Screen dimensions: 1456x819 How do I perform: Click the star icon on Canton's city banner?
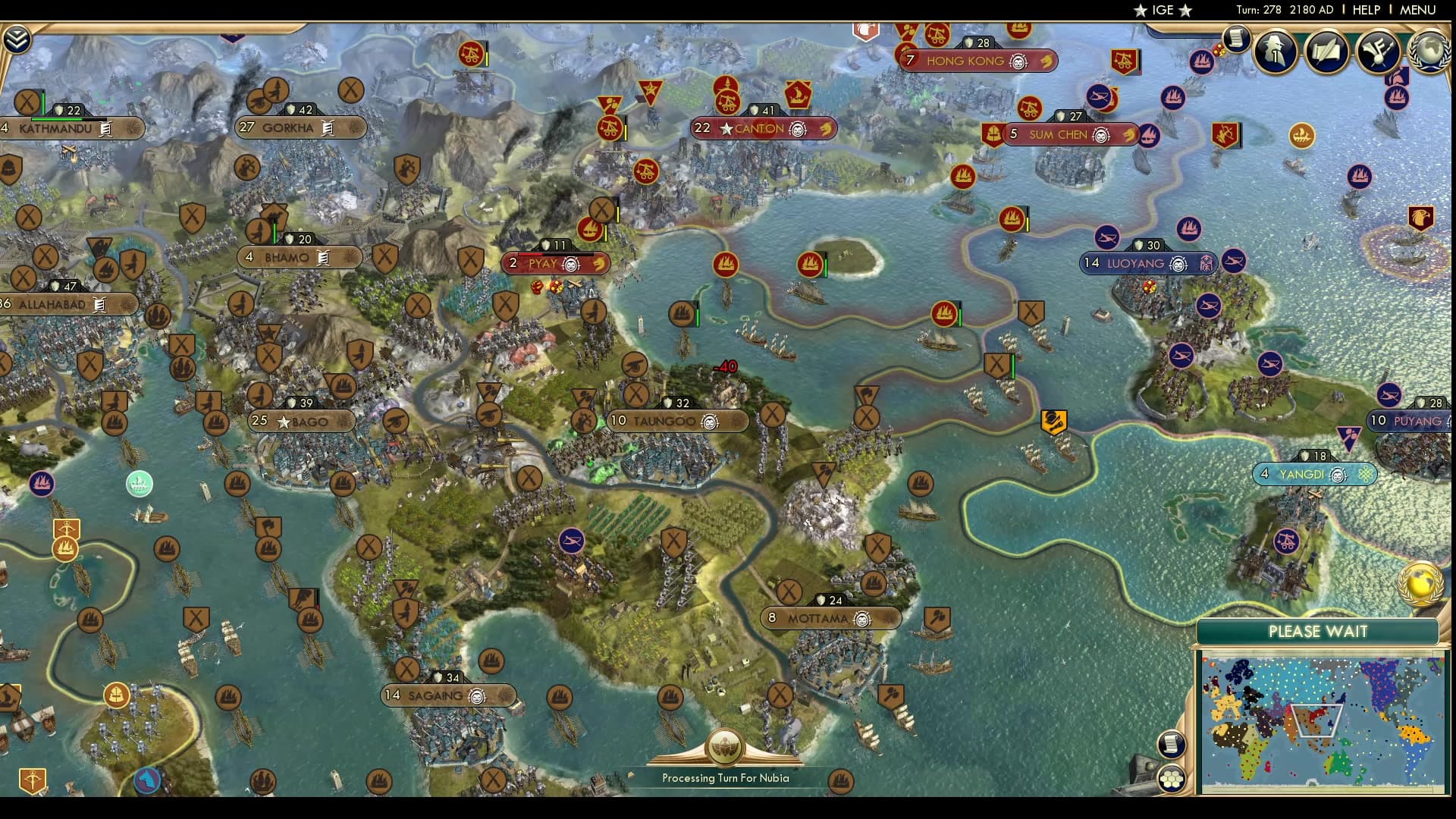pos(726,129)
